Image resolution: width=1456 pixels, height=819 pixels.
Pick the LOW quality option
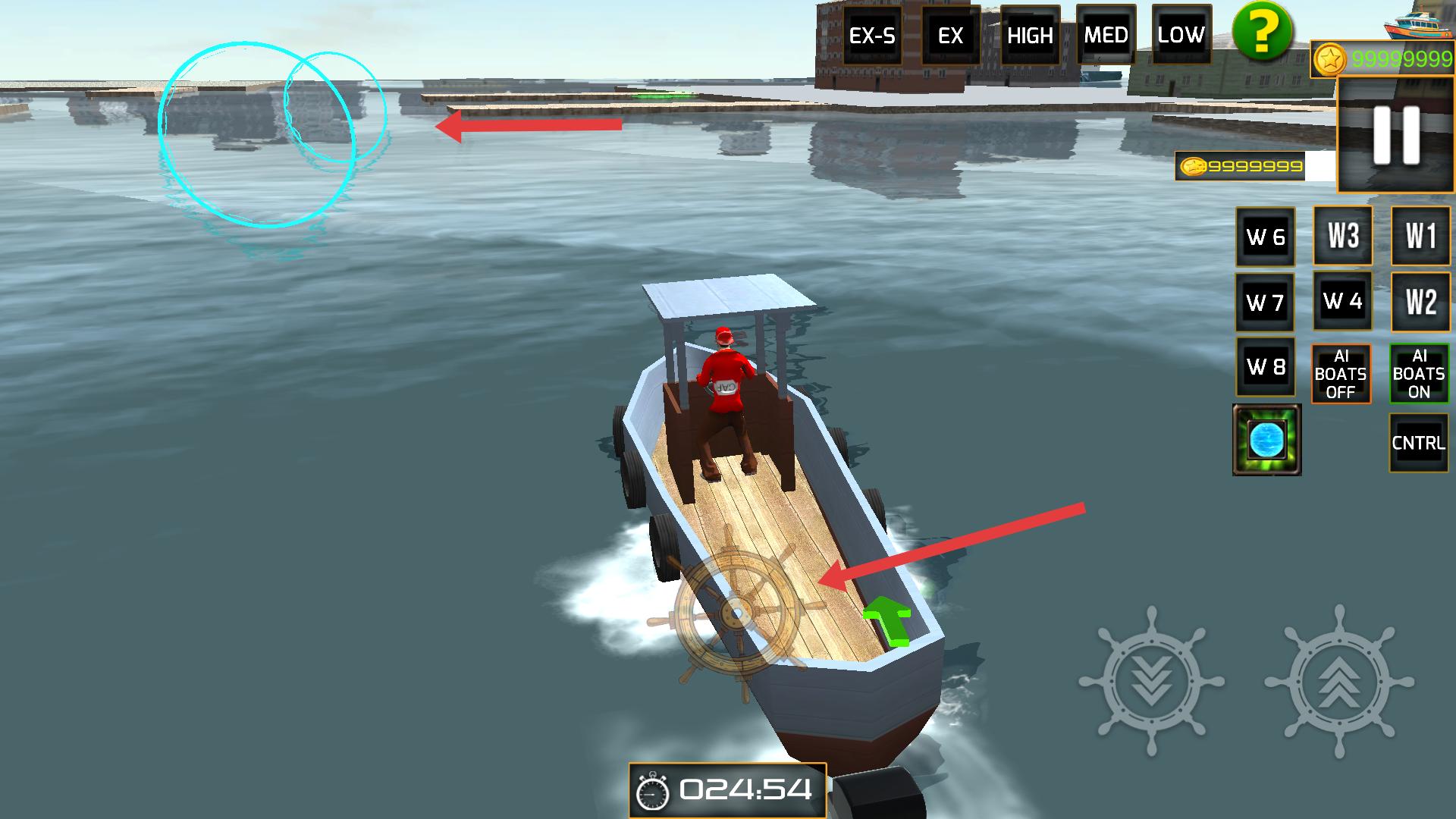pyautogui.click(x=1181, y=36)
